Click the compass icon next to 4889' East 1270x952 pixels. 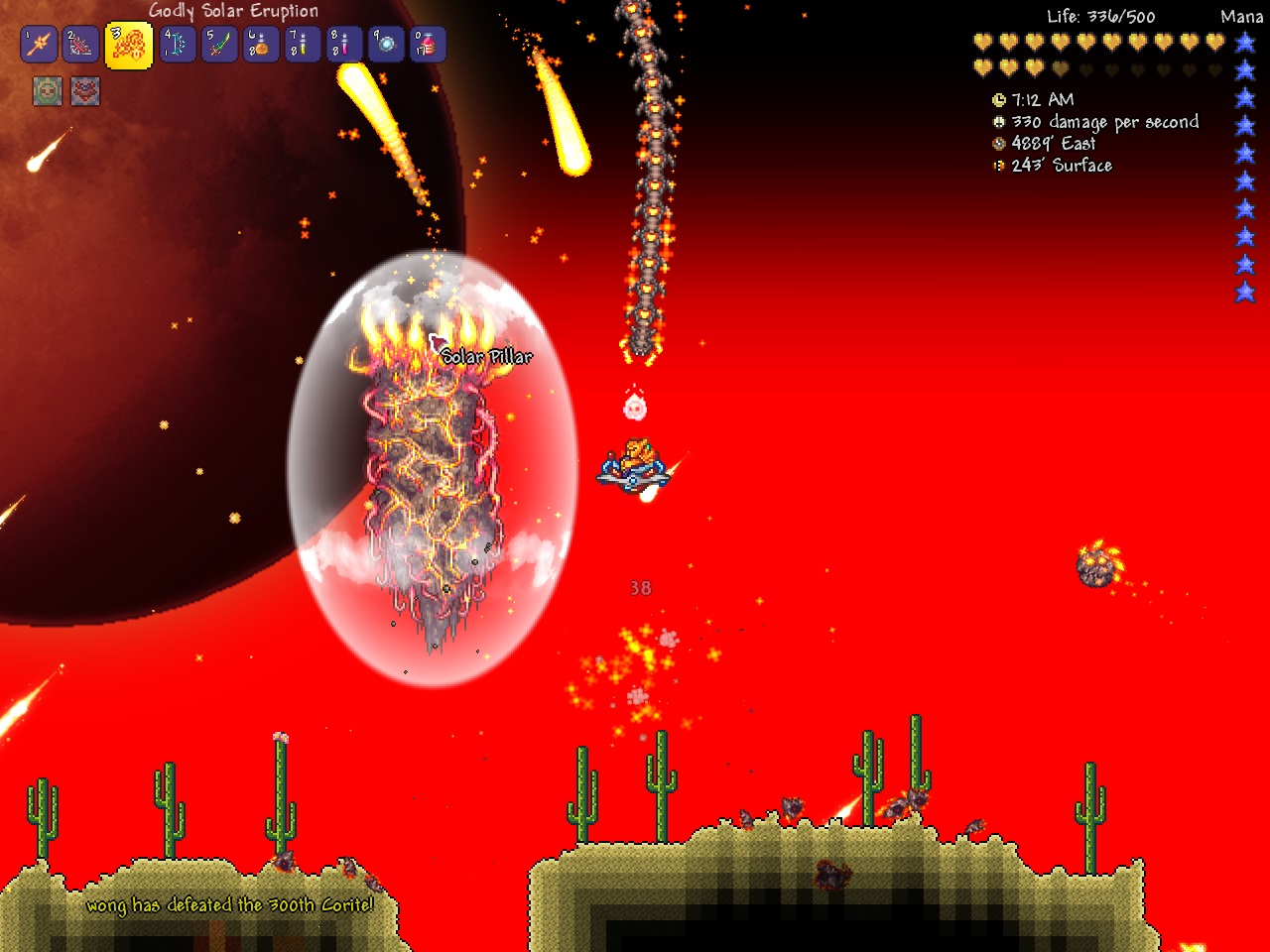[999, 143]
